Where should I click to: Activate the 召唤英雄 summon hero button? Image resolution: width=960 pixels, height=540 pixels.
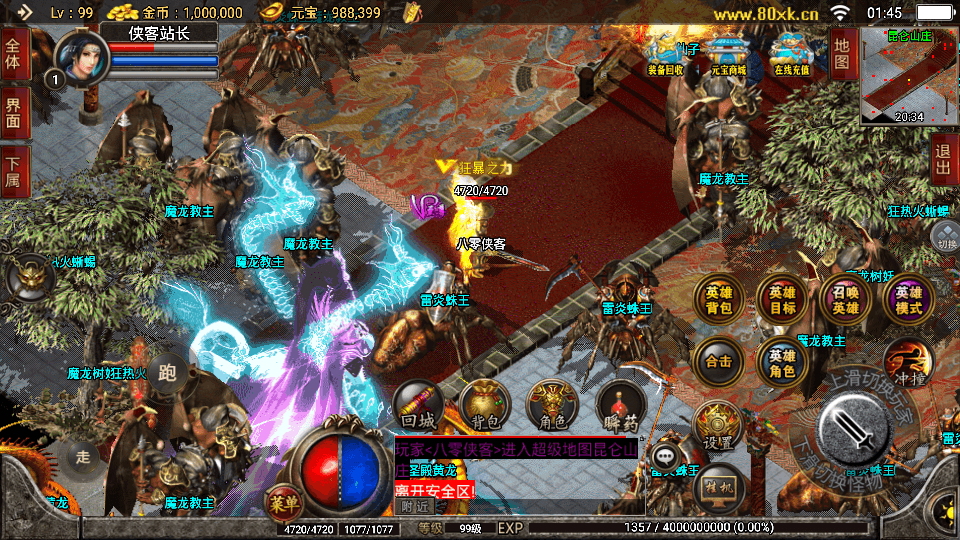[x=845, y=300]
